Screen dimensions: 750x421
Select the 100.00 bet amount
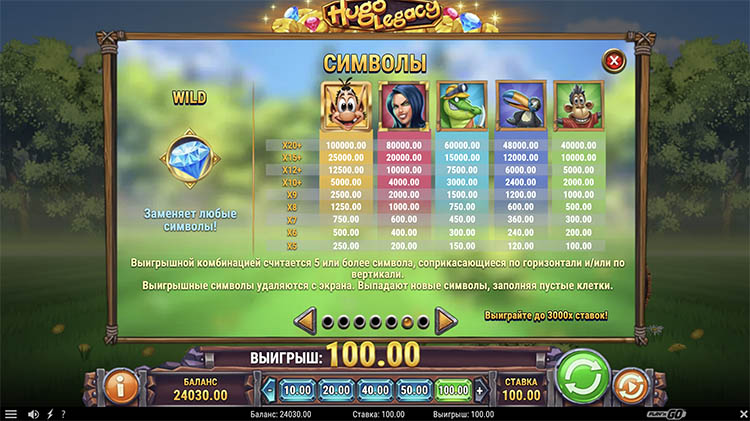453,389
